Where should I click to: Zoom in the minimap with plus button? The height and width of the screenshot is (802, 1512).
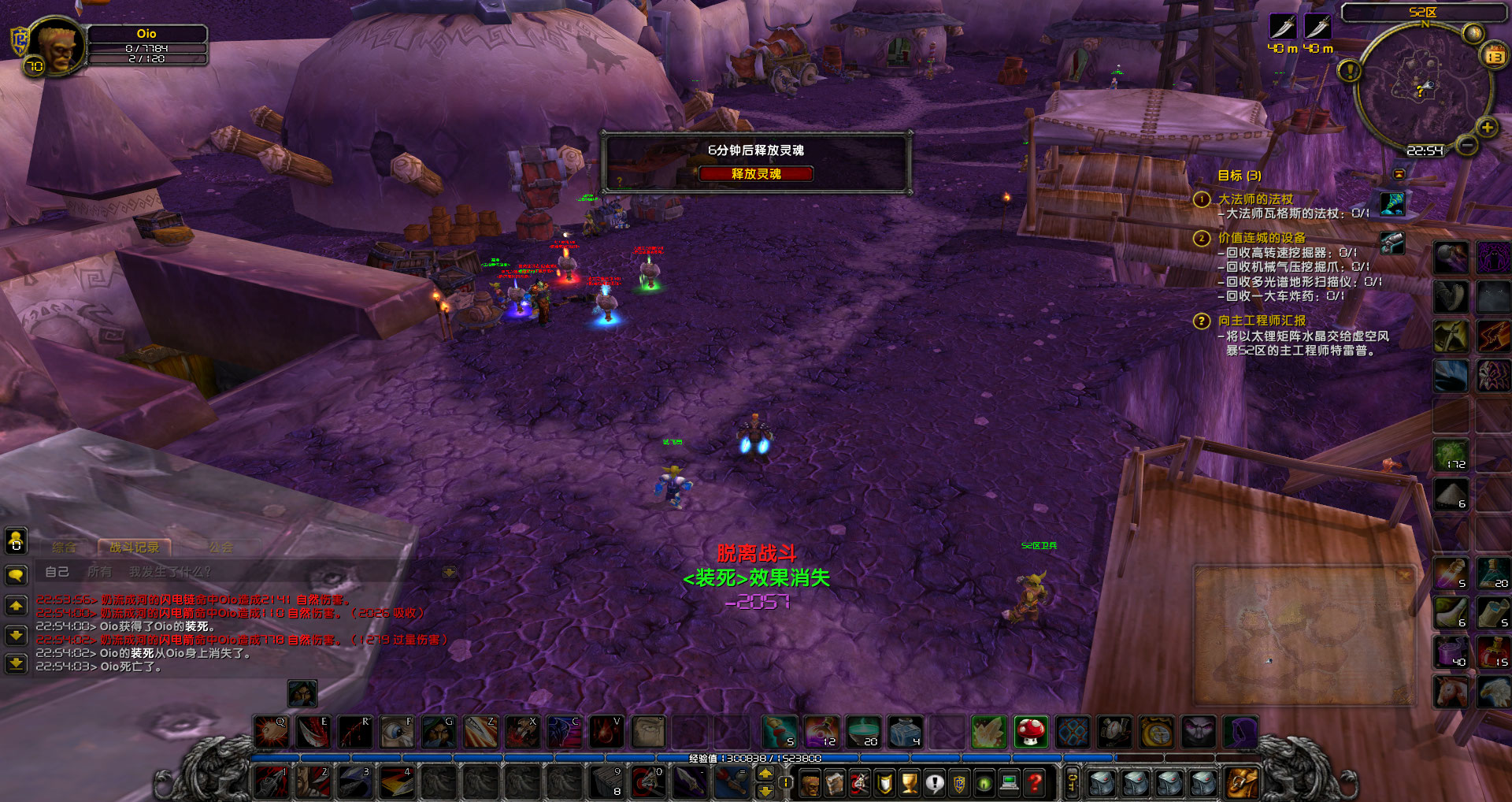click(x=1487, y=128)
